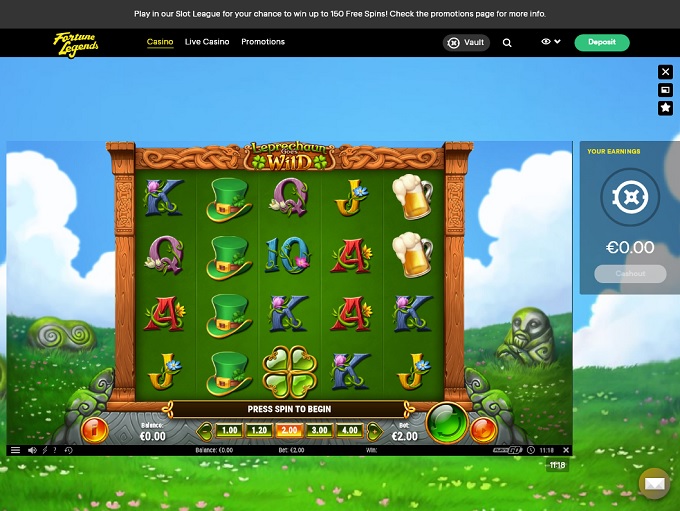
Task: Set the bet to 3.00
Action: [x=319, y=430]
